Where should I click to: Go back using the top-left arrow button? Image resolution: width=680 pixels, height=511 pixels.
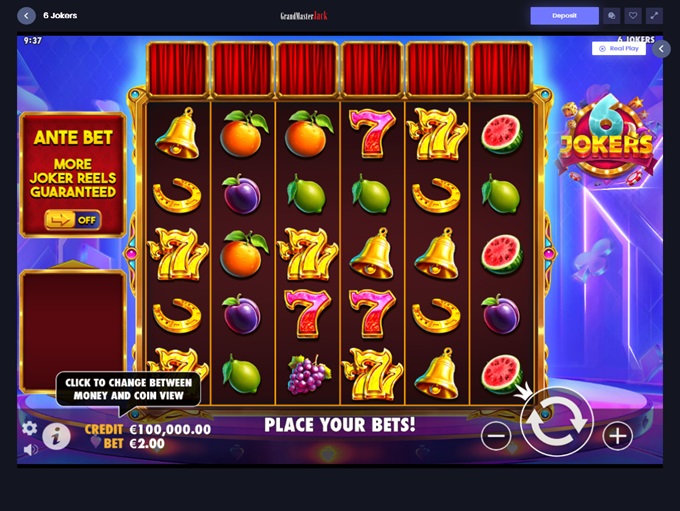tap(26, 16)
